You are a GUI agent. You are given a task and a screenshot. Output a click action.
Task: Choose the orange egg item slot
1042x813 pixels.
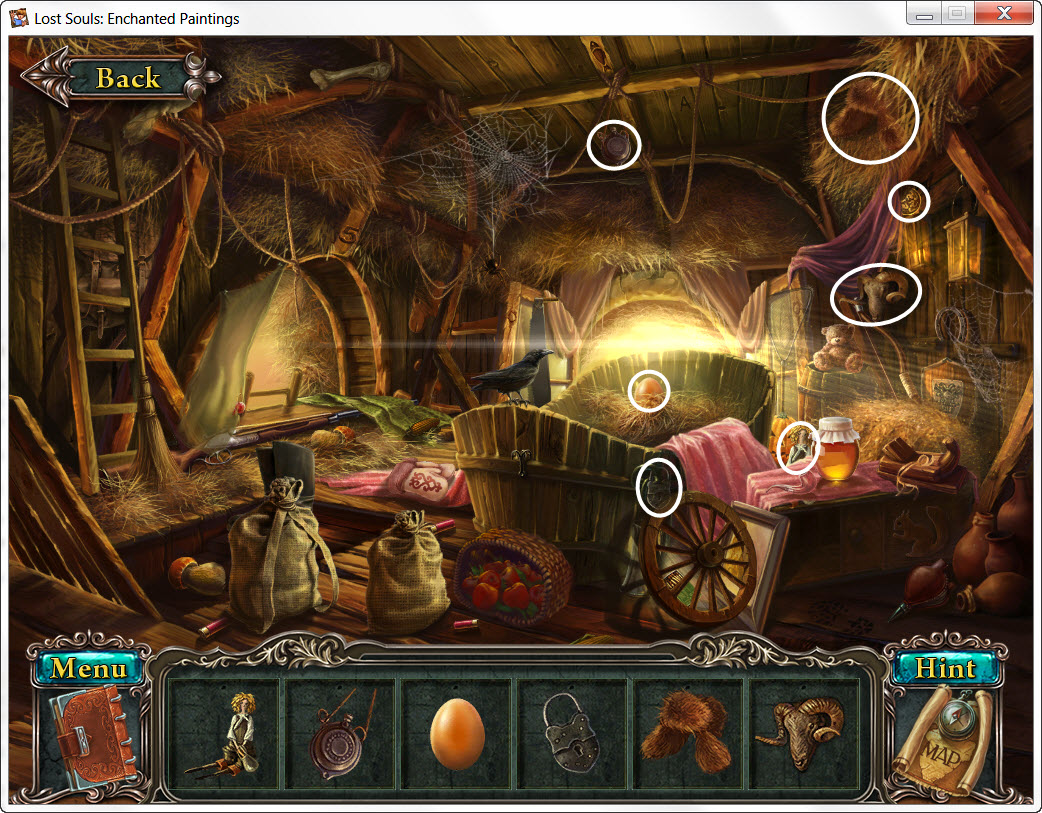click(x=457, y=735)
